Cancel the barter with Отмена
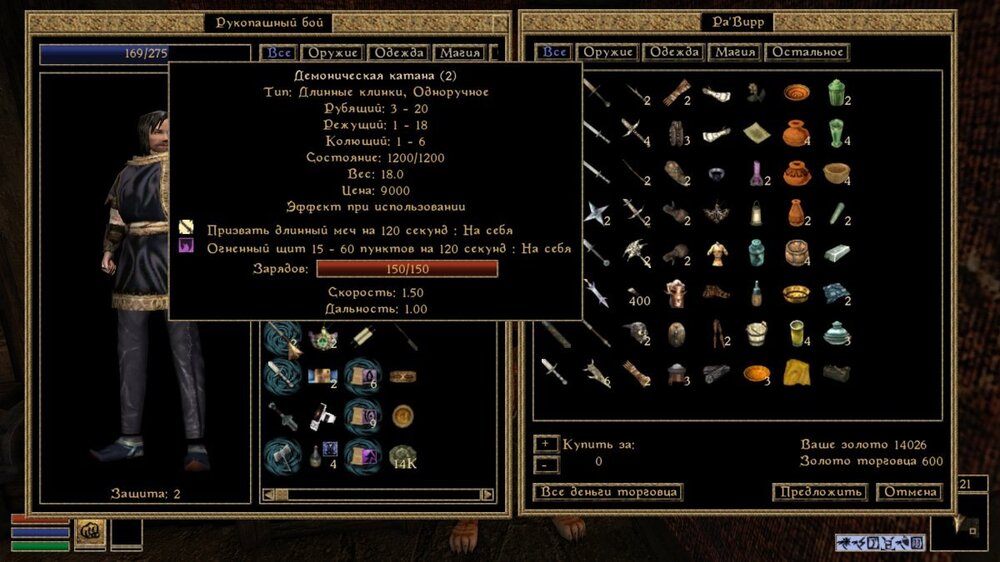Image resolution: width=1000 pixels, height=562 pixels. coord(909,492)
